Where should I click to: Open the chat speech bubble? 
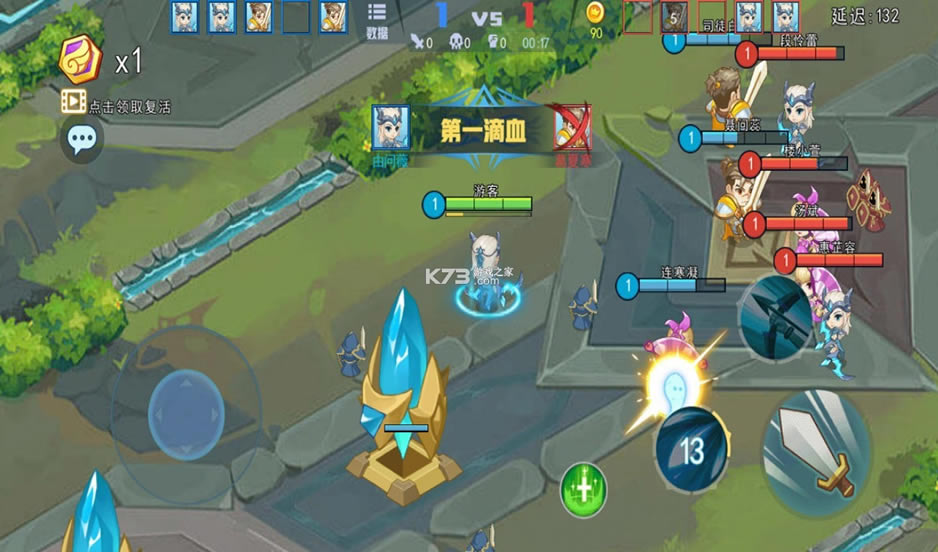pyautogui.click(x=82, y=140)
